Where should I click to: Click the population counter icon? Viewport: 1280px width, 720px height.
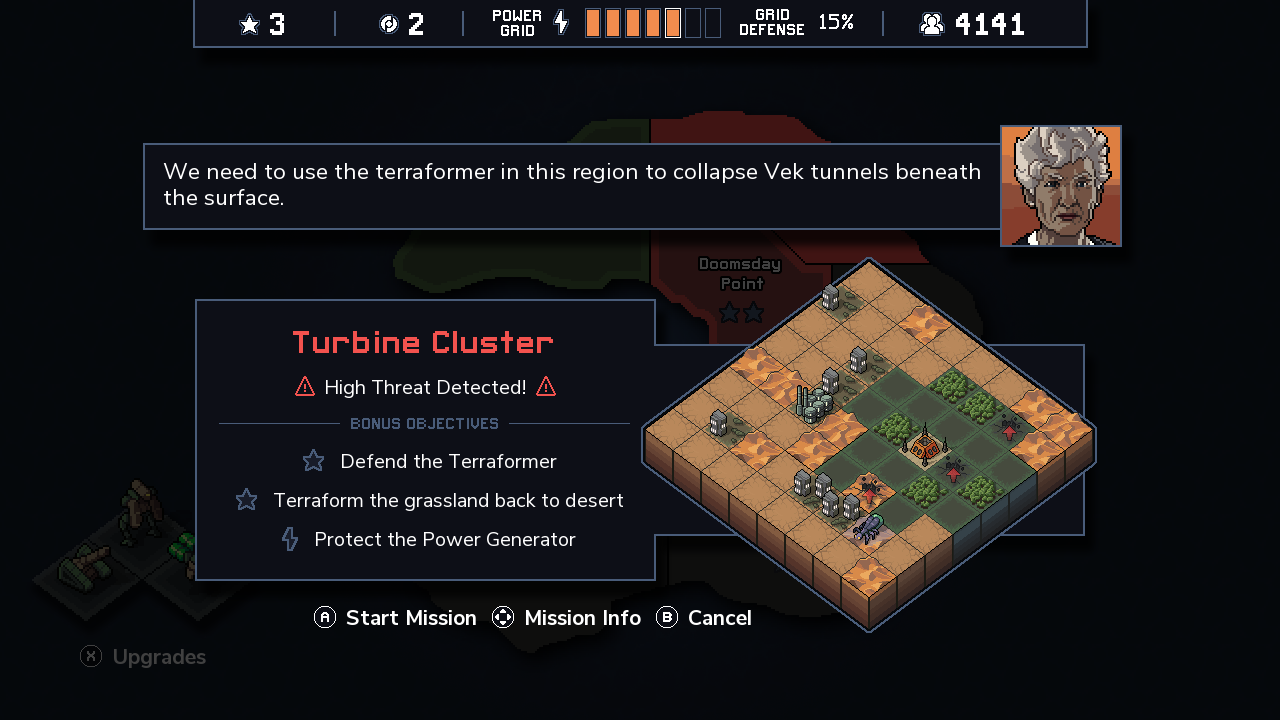pyautogui.click(x=932, y=22)
